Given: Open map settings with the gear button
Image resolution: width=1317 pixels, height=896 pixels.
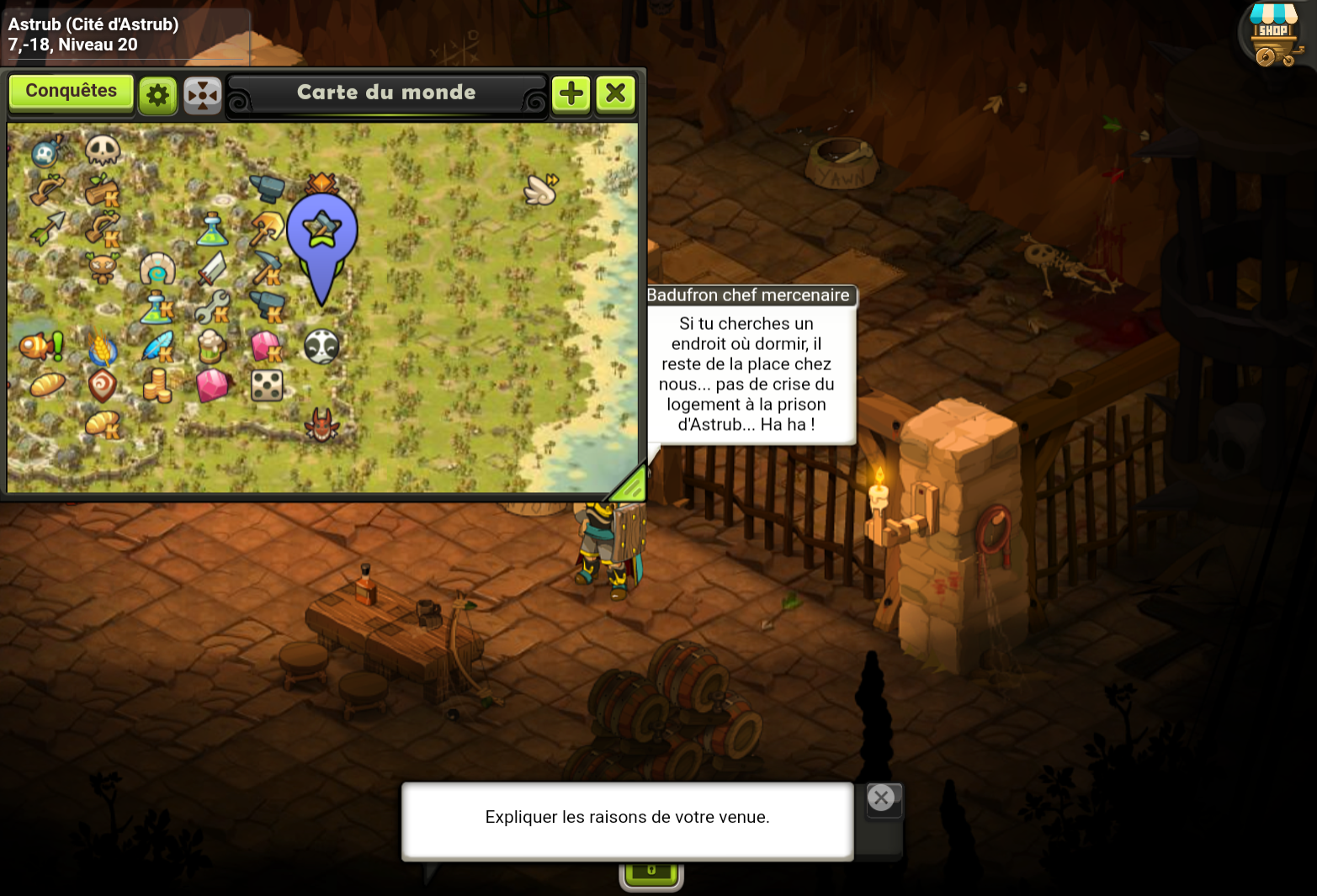Looking at the screenshot, I should pos(157,95).
